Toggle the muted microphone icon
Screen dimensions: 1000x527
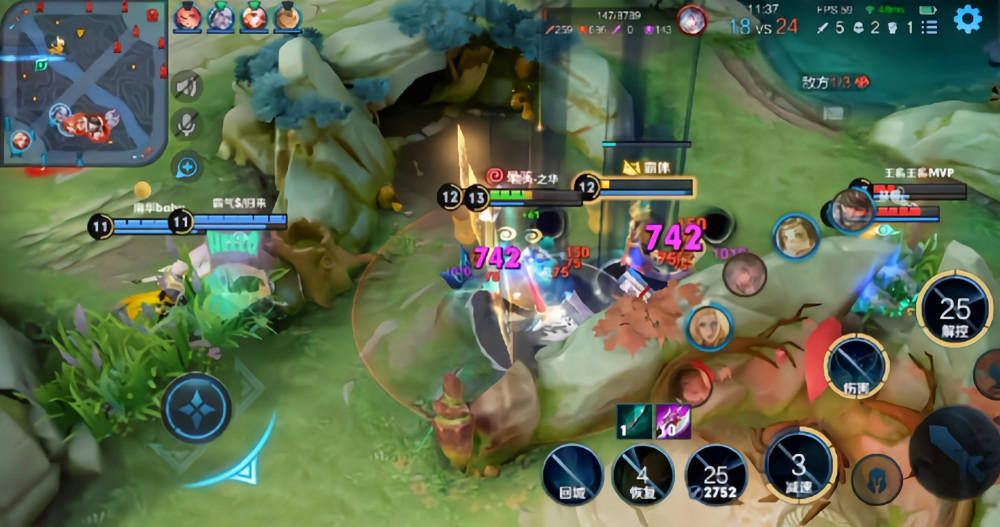coord(185,123)
